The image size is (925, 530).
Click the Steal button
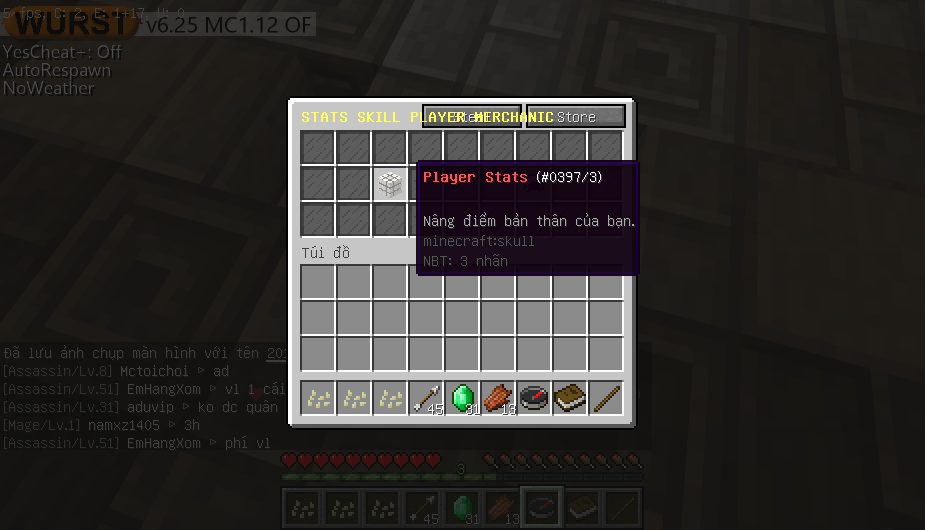pyautogui.click(x=471, y=117)
